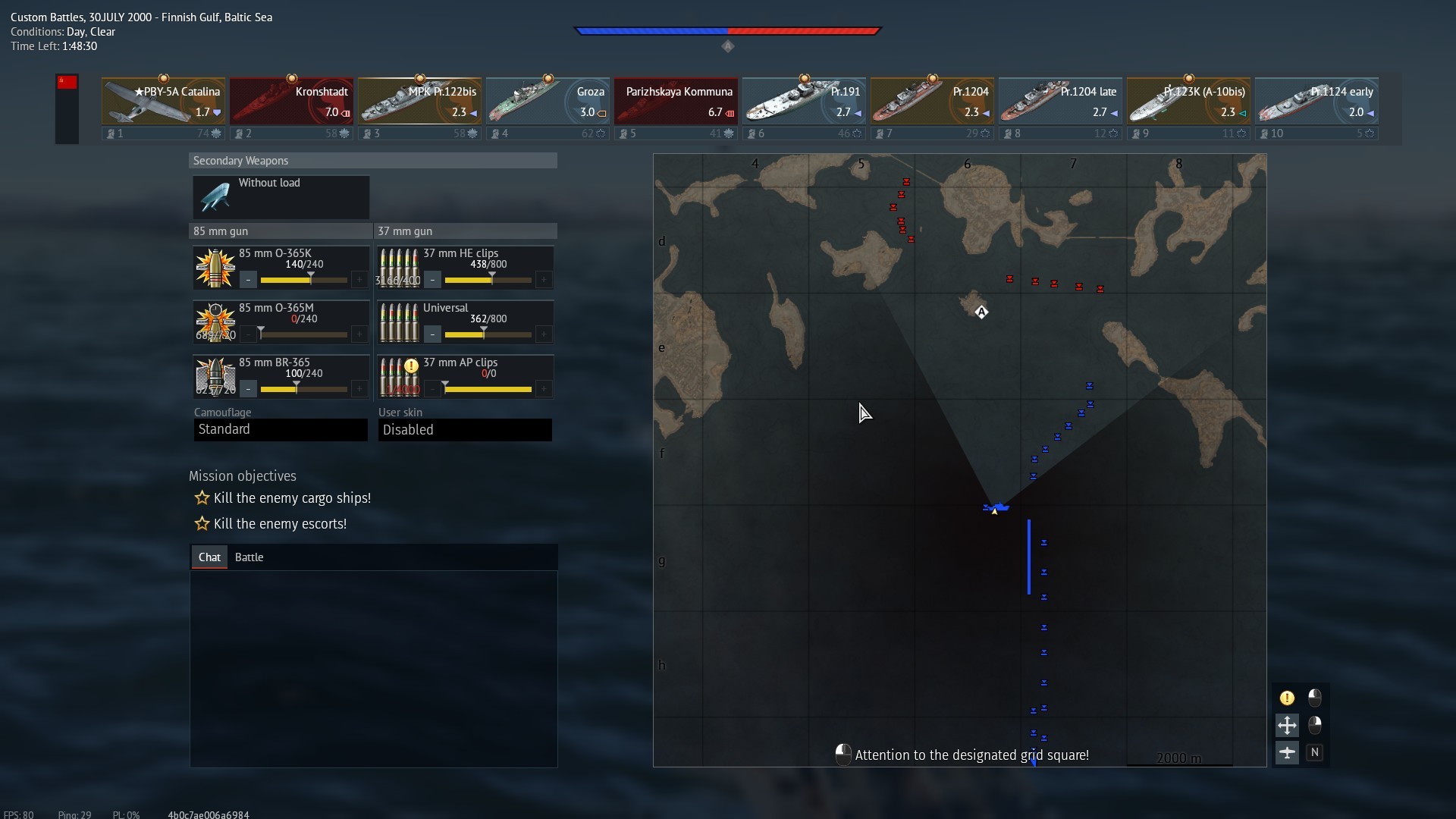Image resolution: width=1456 pixels, height=819 pixels.
Task: Click the warning badge on 37 mm AP clips
Action: pos(410,366)
